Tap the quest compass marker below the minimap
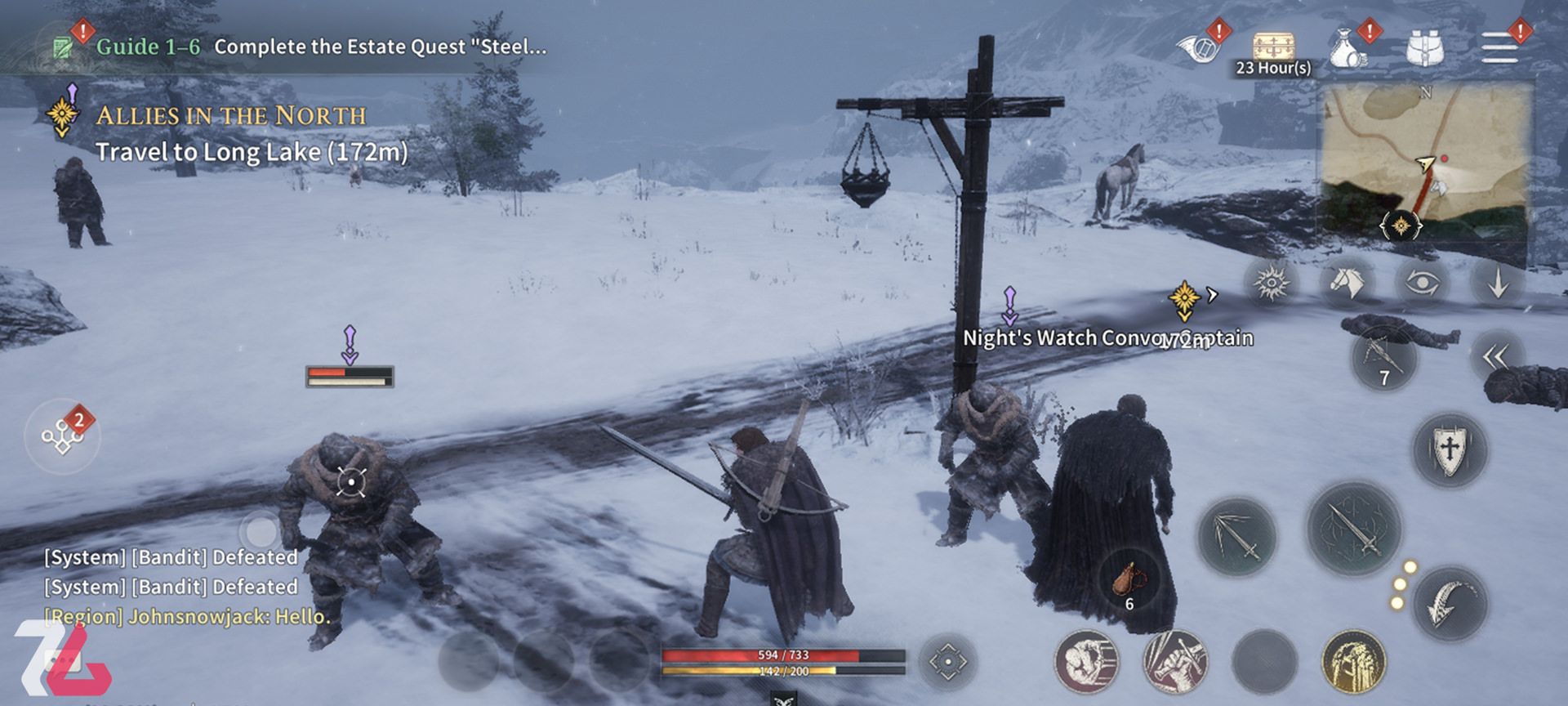This screenshot has width=1568, height=706. tap(1401, 225)
